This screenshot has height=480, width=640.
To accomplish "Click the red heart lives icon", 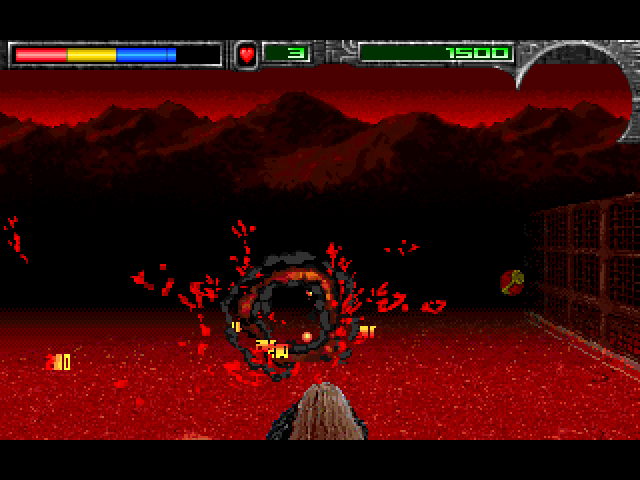I will point(246,54).
